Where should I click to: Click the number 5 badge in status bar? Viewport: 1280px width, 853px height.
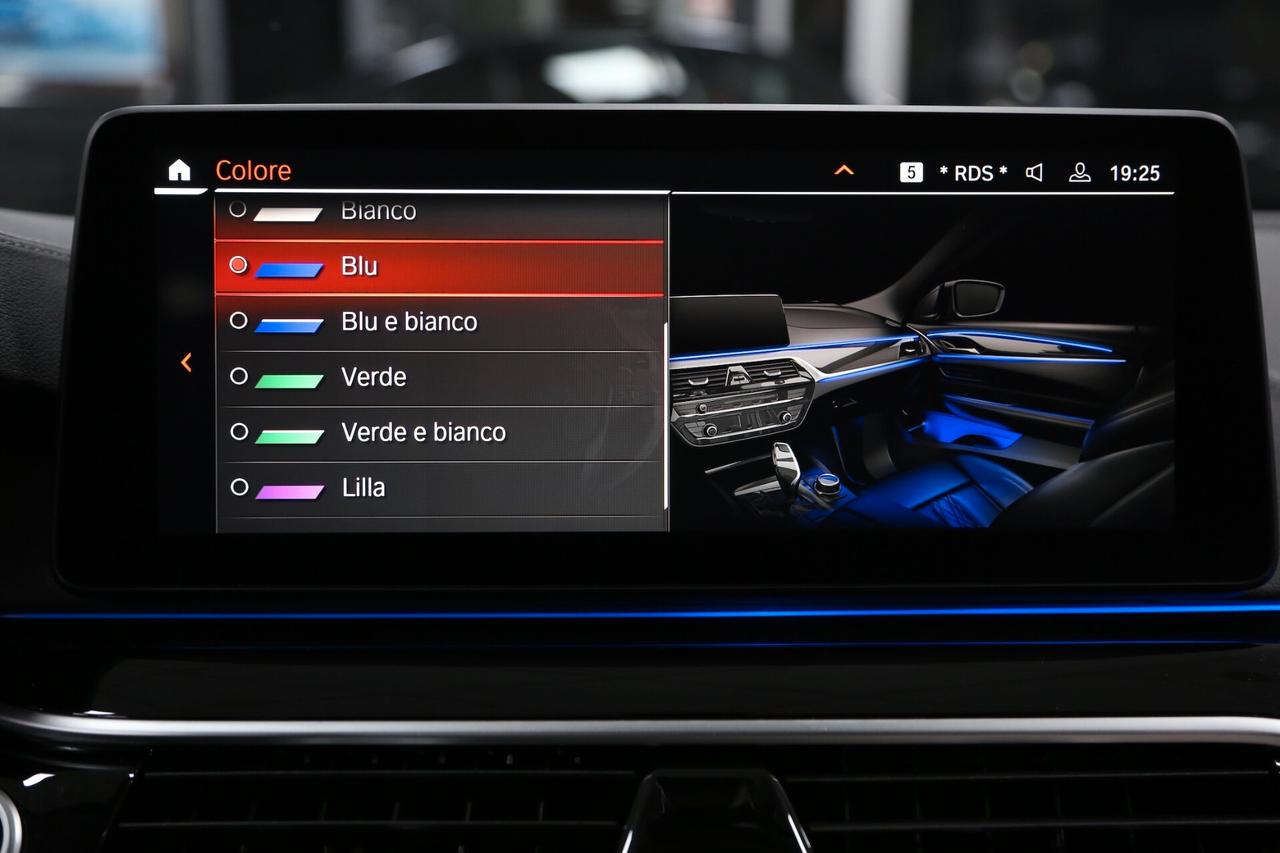(911, 172)
